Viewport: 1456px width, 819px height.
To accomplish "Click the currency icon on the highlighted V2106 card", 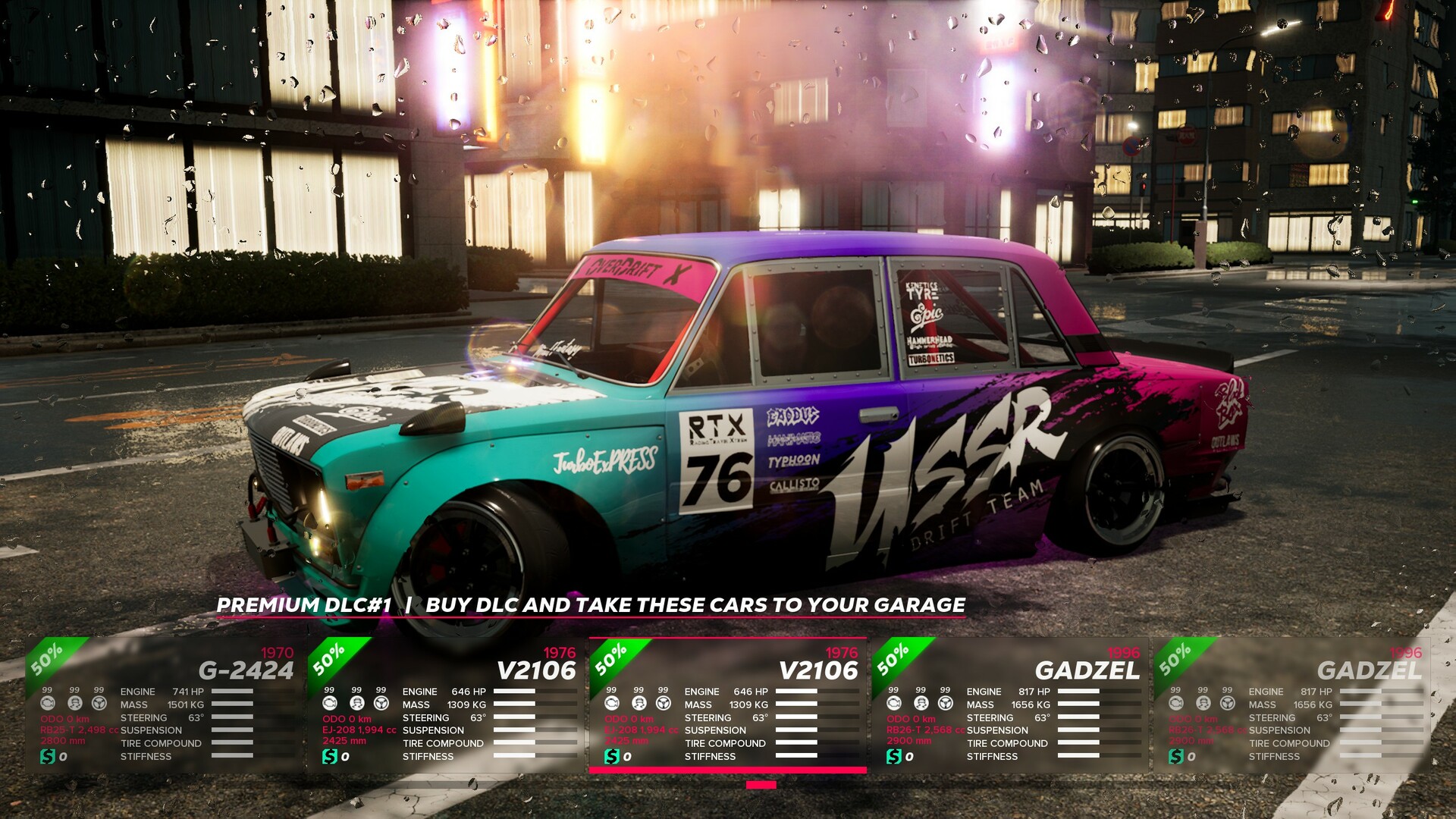I will click(613, 757).
